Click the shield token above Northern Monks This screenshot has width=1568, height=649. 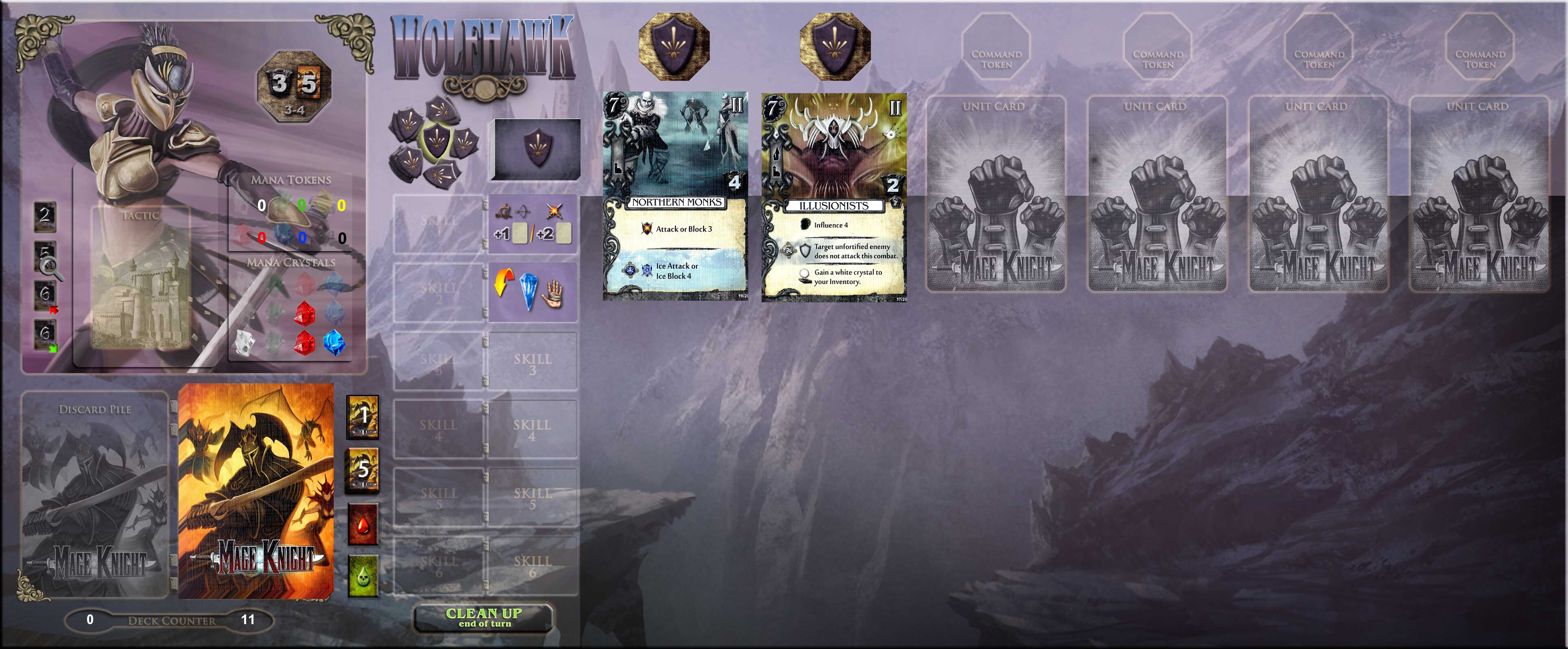point(674,46)
